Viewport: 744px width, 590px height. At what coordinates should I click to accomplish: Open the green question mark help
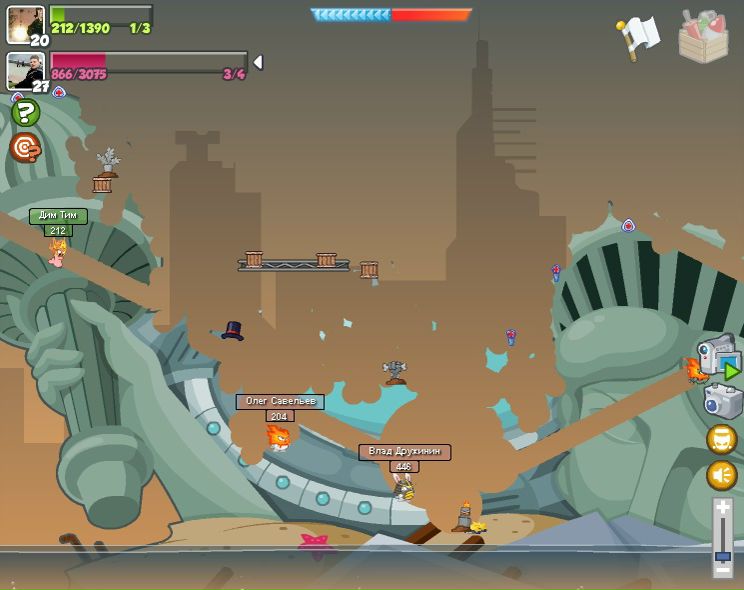[x=25, y=113]
